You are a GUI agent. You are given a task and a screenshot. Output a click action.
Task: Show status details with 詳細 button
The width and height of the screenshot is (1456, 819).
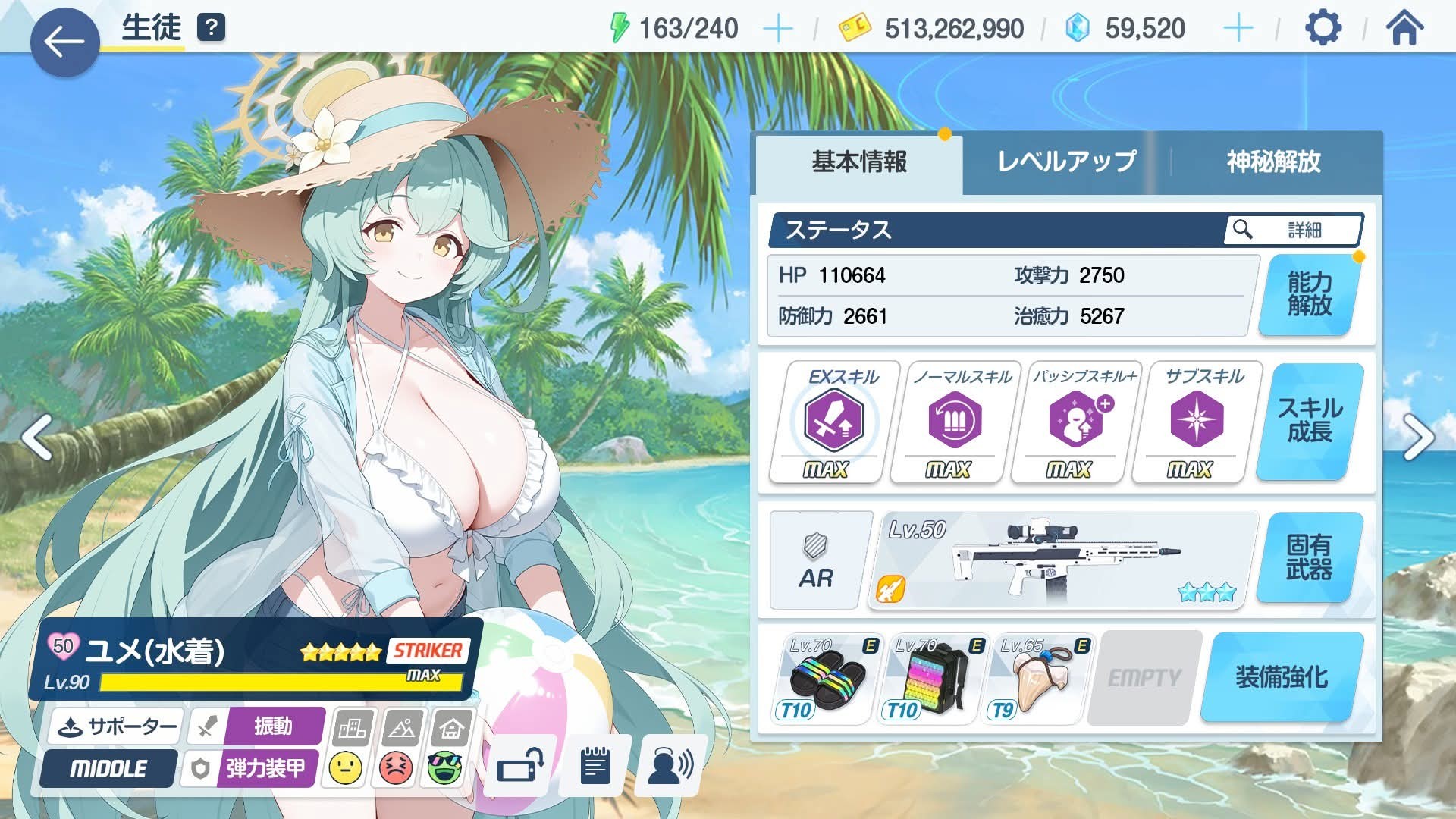[1293, 230]
